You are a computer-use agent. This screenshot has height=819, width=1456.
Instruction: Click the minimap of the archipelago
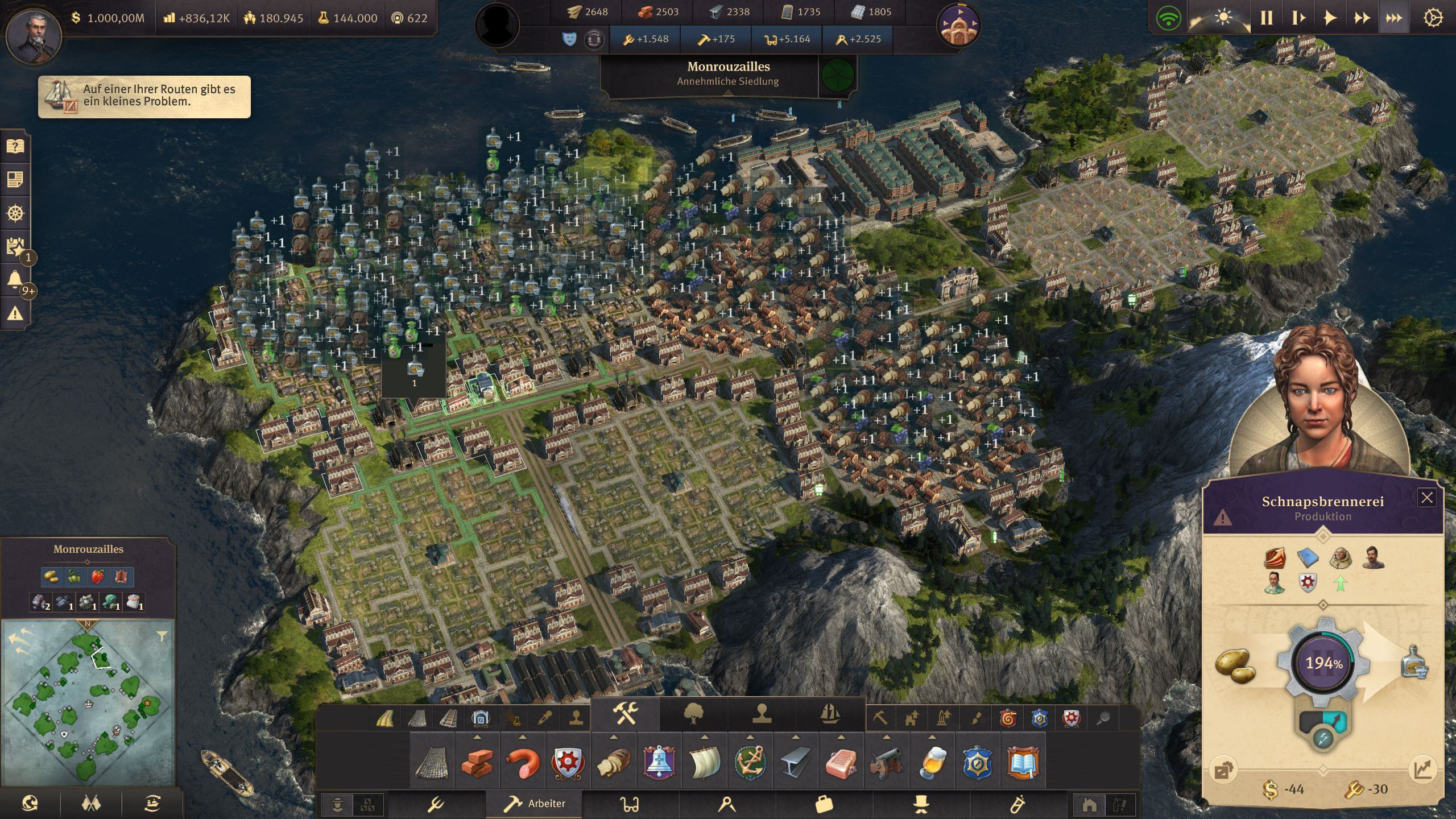pyautogui.click(x=88, y=702)
